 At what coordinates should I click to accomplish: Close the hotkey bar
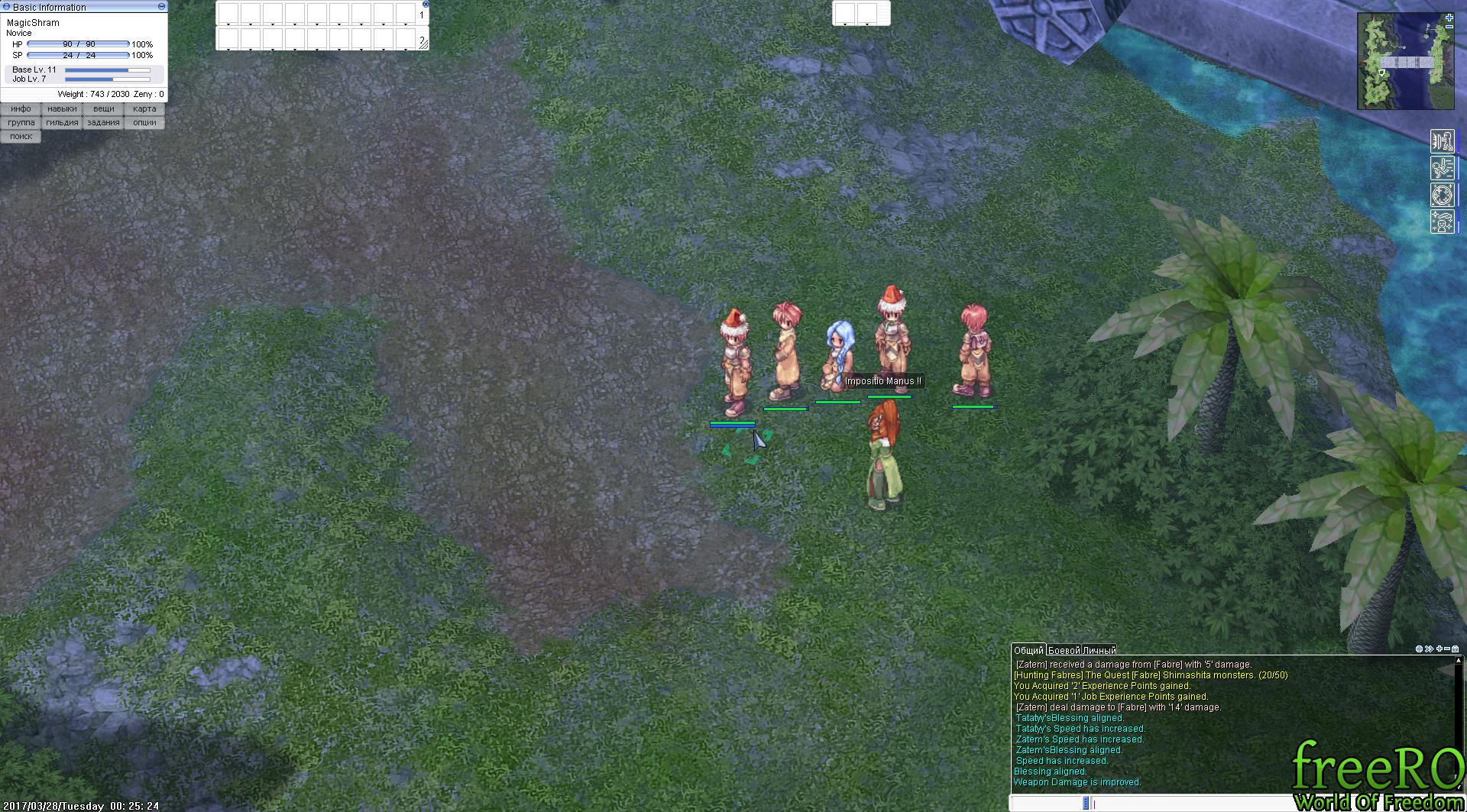426,4
